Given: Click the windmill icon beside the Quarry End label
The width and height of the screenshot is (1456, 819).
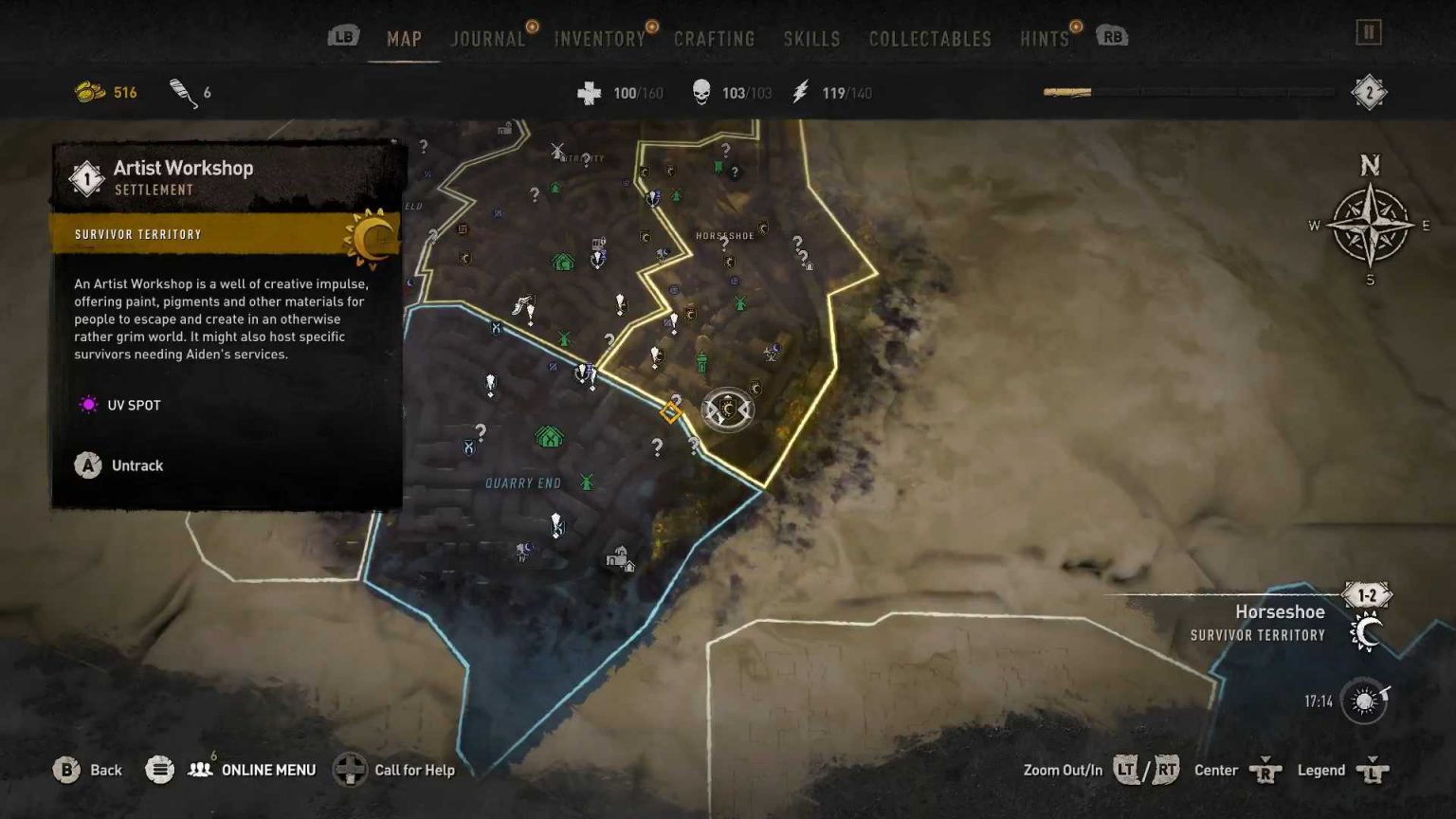Looking at the screenshot, I should coord(586,482).
